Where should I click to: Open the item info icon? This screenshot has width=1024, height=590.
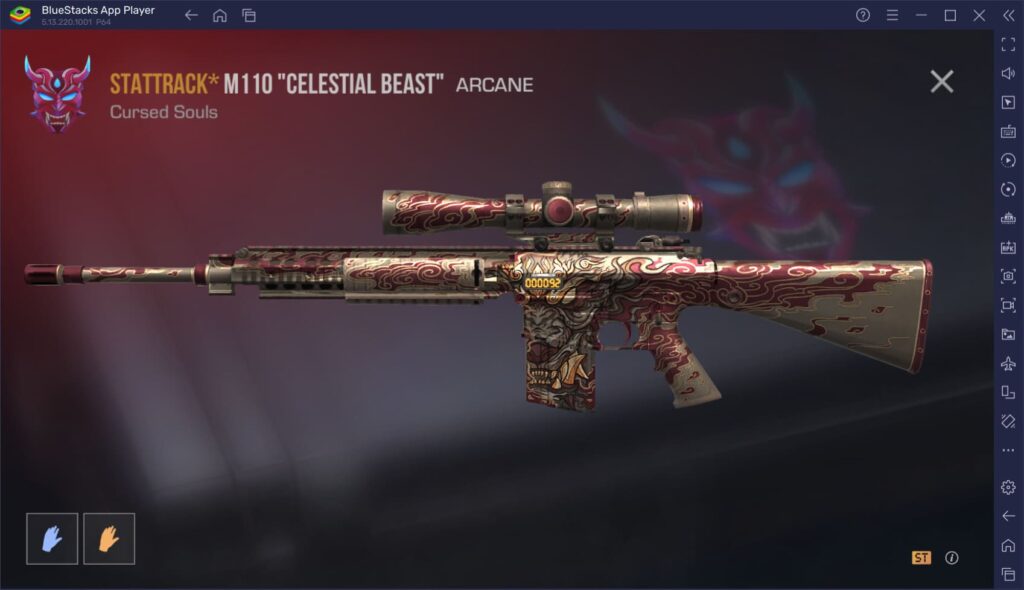(952, 558)
